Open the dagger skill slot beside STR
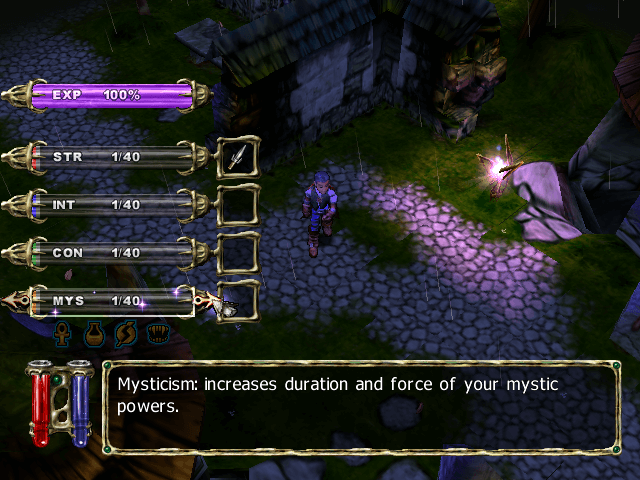The image size is (640, 480). (x=237, y=157)
